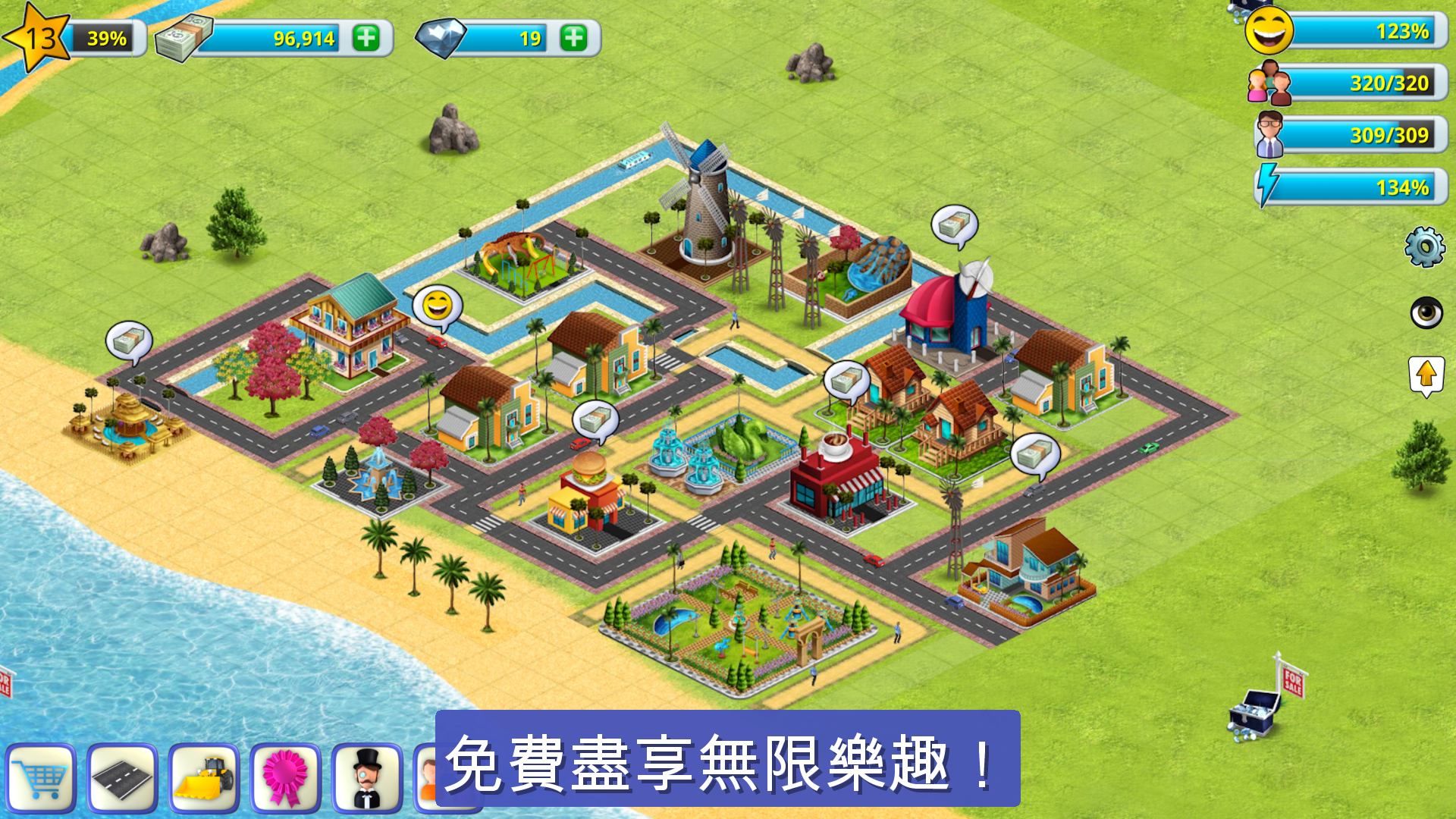Open the settings gear icon
1456x819 pixels.
click(x=1424, y=245)
